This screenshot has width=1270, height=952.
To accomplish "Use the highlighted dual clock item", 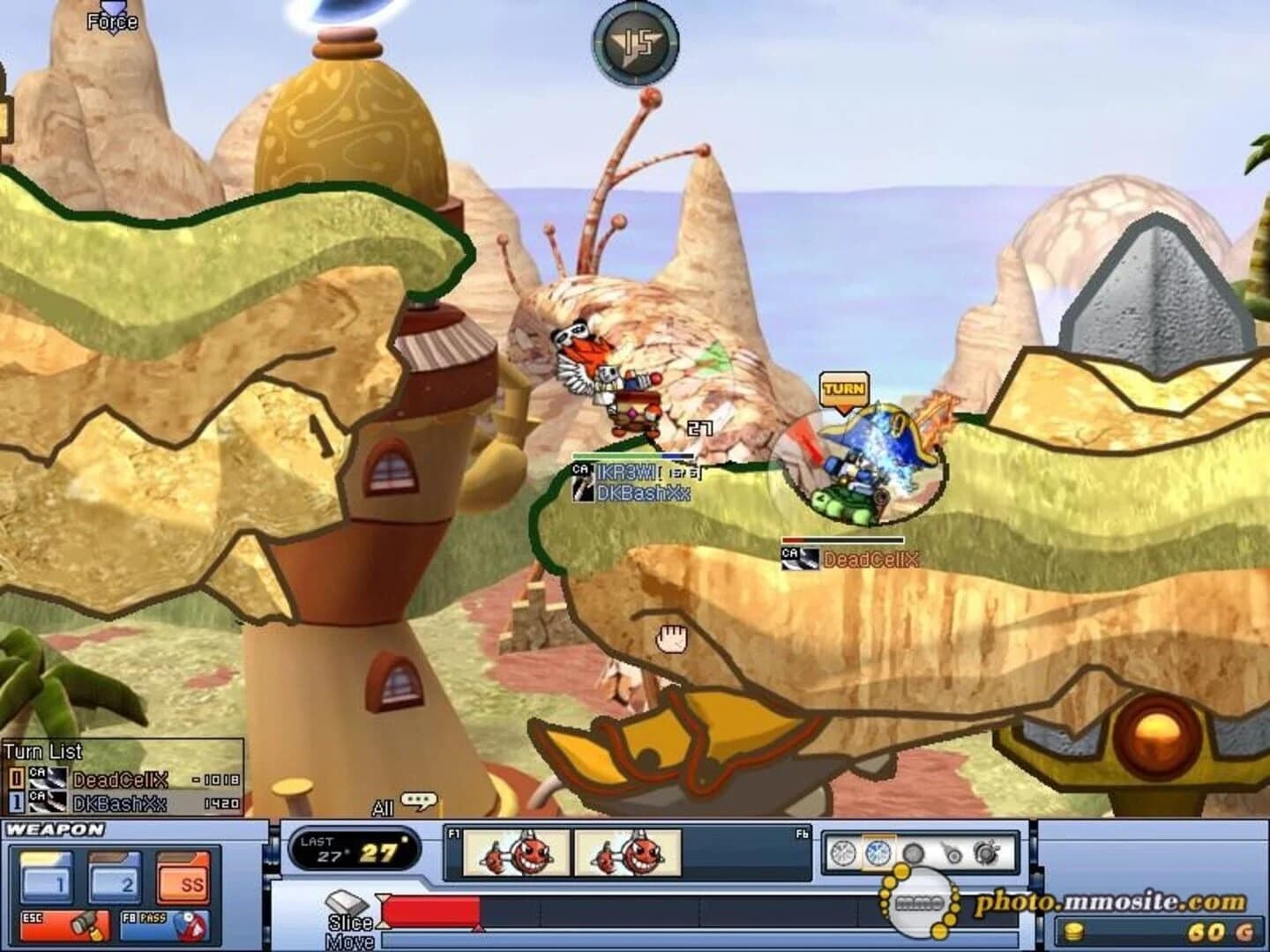I will 877,853.
